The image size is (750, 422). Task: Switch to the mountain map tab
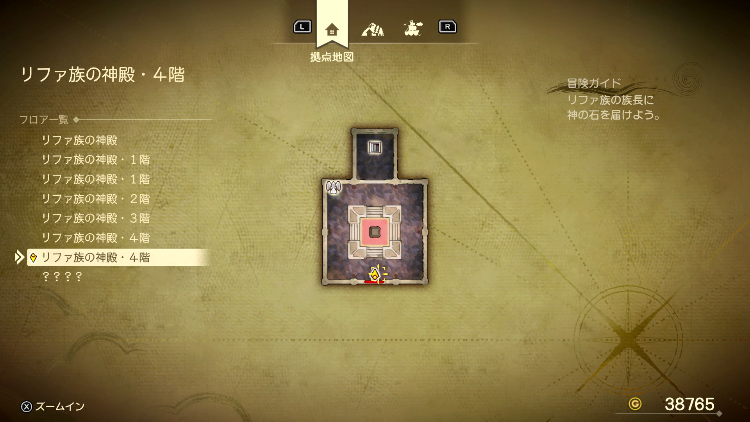click(x=372, y=29)
